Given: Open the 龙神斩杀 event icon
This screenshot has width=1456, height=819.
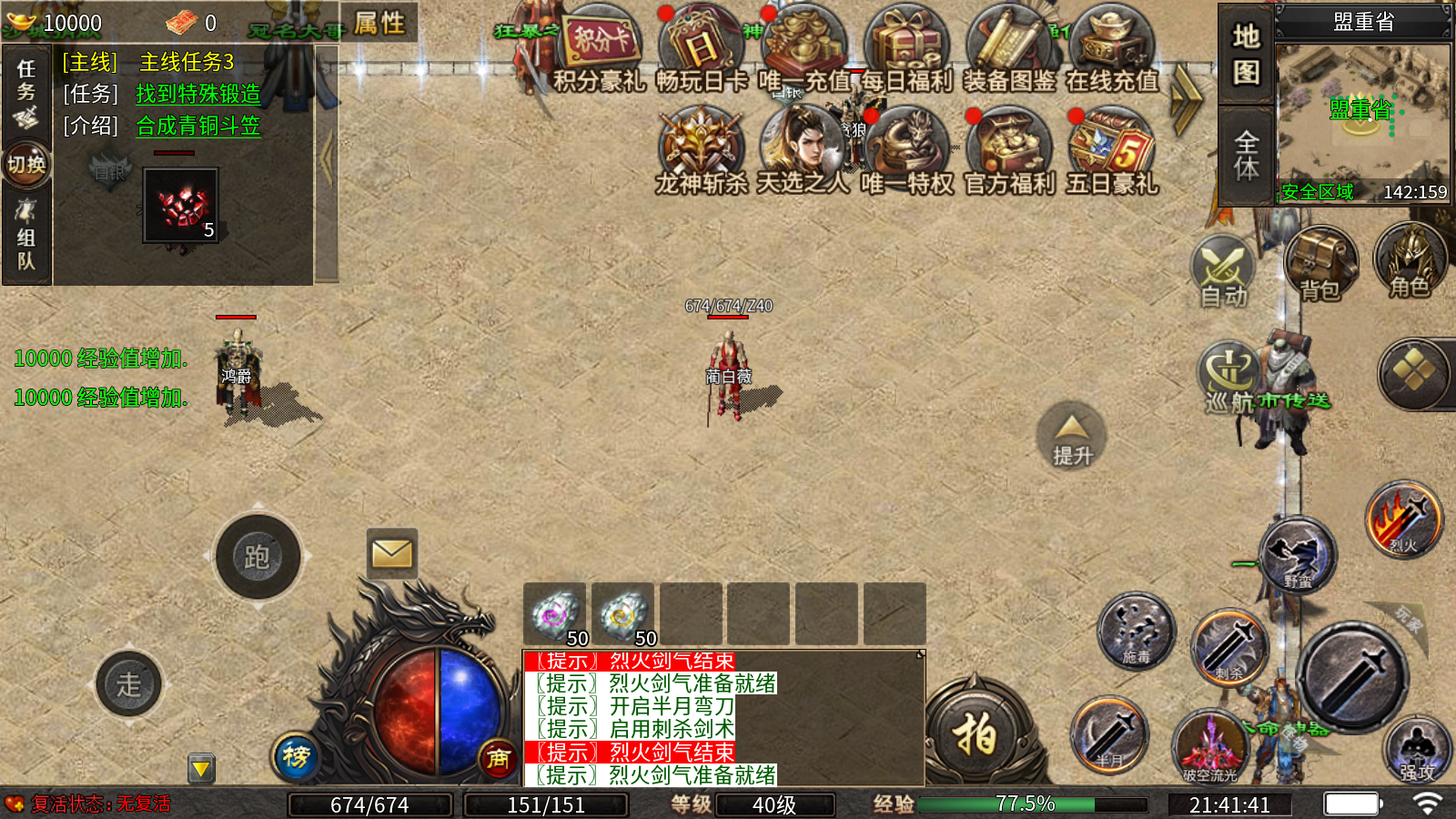Looking at the screenshot, I should click(x=701, y=150).
